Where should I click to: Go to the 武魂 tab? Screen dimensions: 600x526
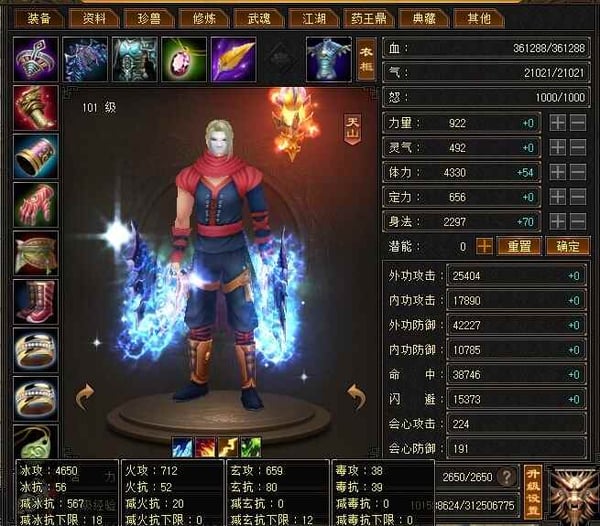259,17
